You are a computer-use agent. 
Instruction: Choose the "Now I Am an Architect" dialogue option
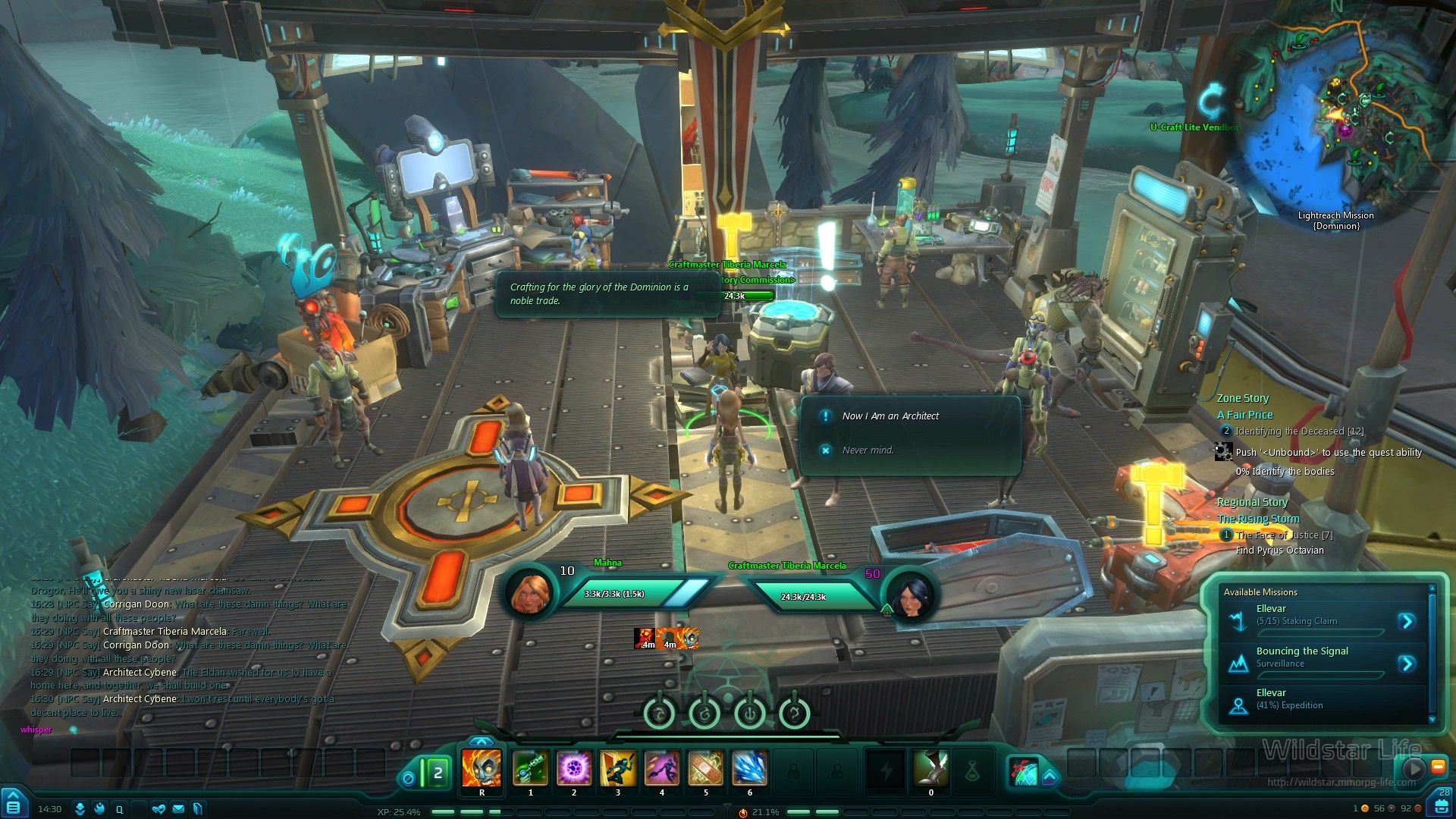(890, 416)
